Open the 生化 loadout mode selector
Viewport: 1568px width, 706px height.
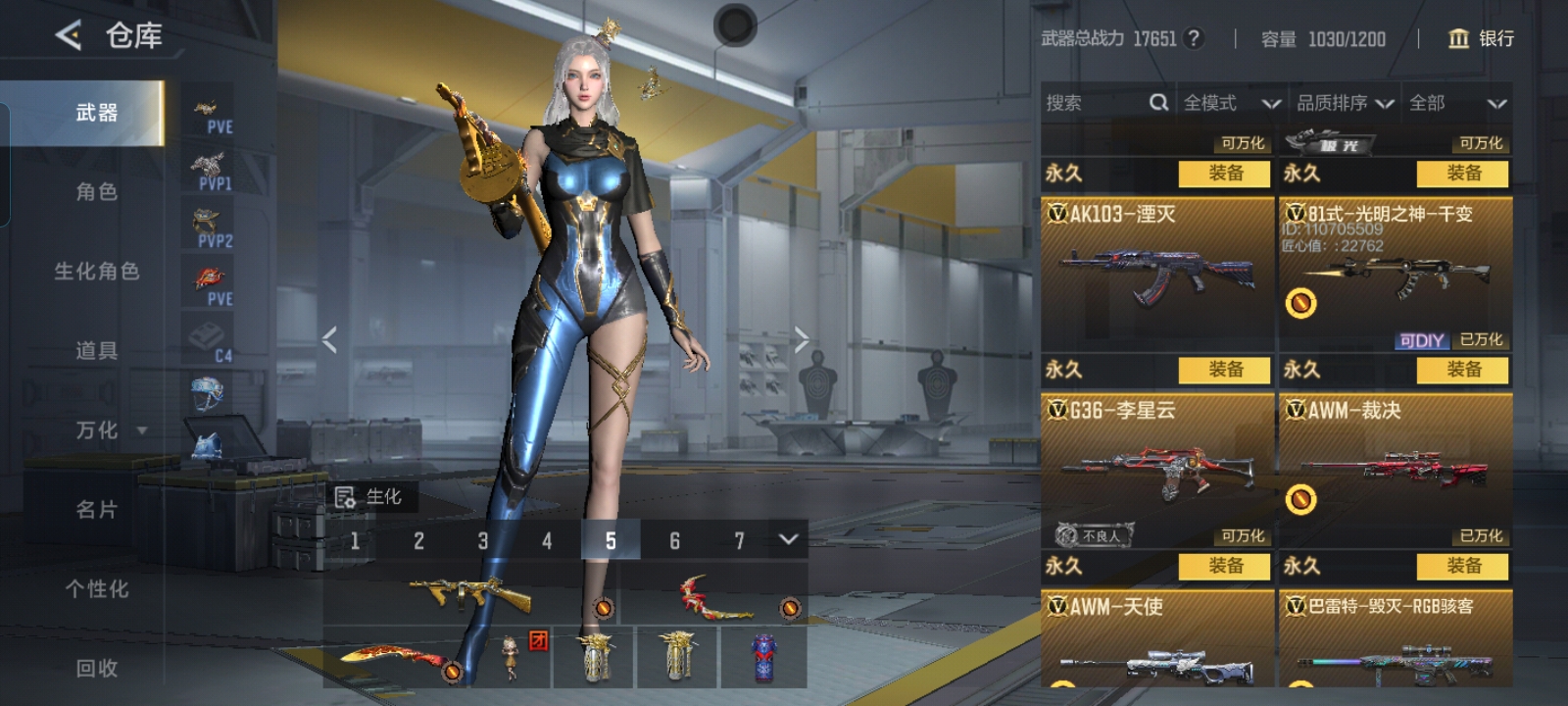pyautogui.click(x=369, y=497)
